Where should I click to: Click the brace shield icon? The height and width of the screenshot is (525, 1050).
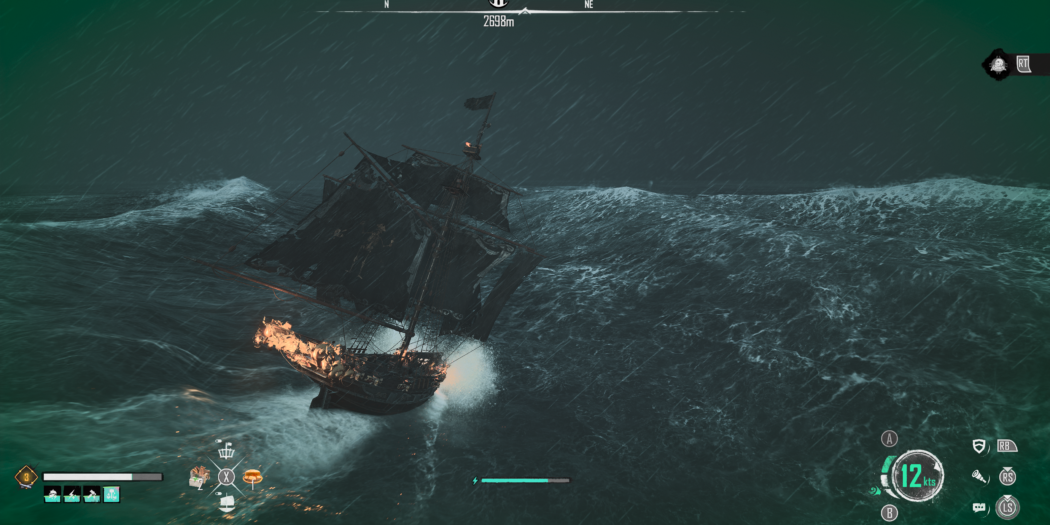[x=979, y=447]
